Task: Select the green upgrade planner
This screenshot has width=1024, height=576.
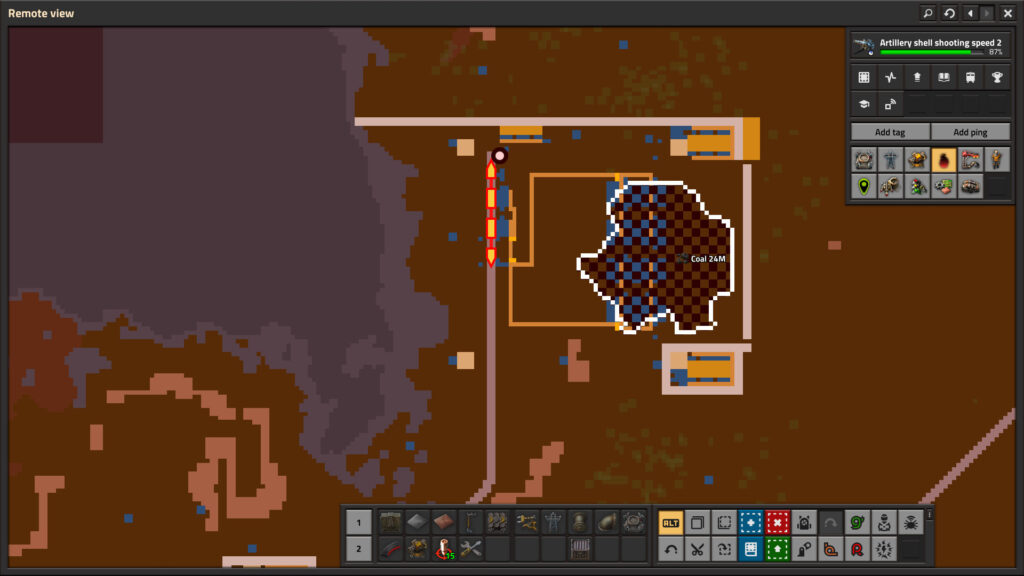Action: coord(778,549)
